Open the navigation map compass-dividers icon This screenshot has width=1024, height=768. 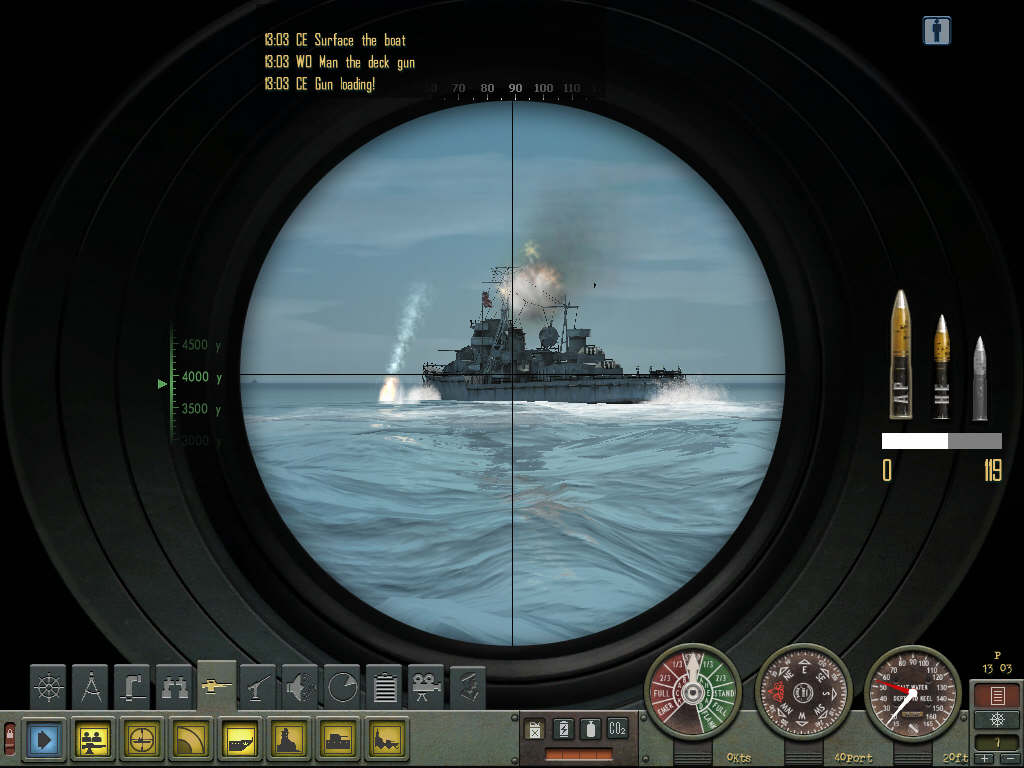91,686
